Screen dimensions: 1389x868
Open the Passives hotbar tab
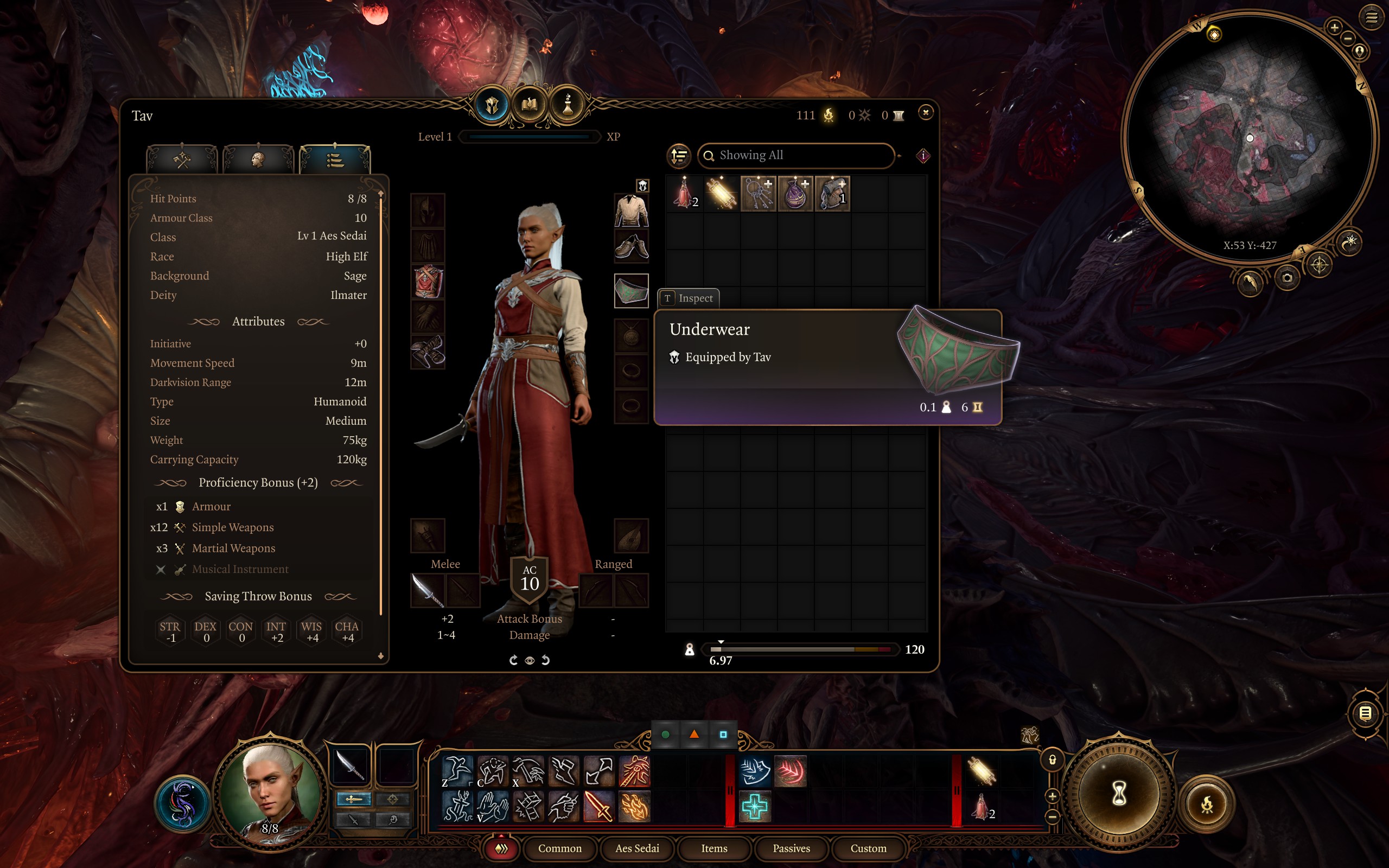[x=791, y=848]
